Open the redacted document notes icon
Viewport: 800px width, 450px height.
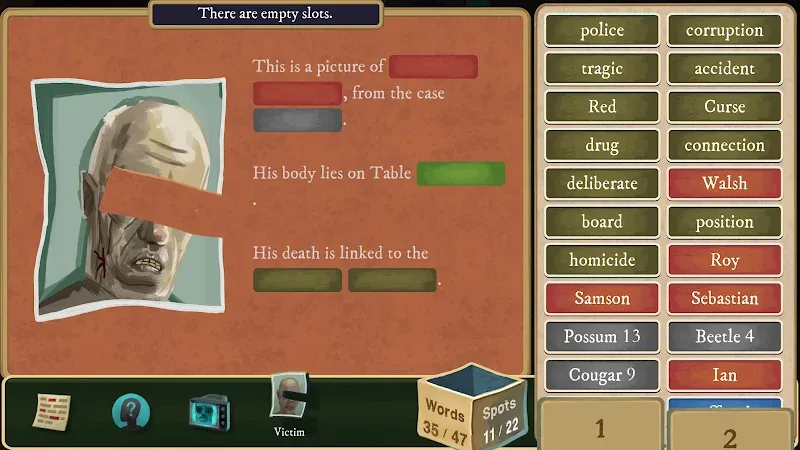click(x=53, y=410)
